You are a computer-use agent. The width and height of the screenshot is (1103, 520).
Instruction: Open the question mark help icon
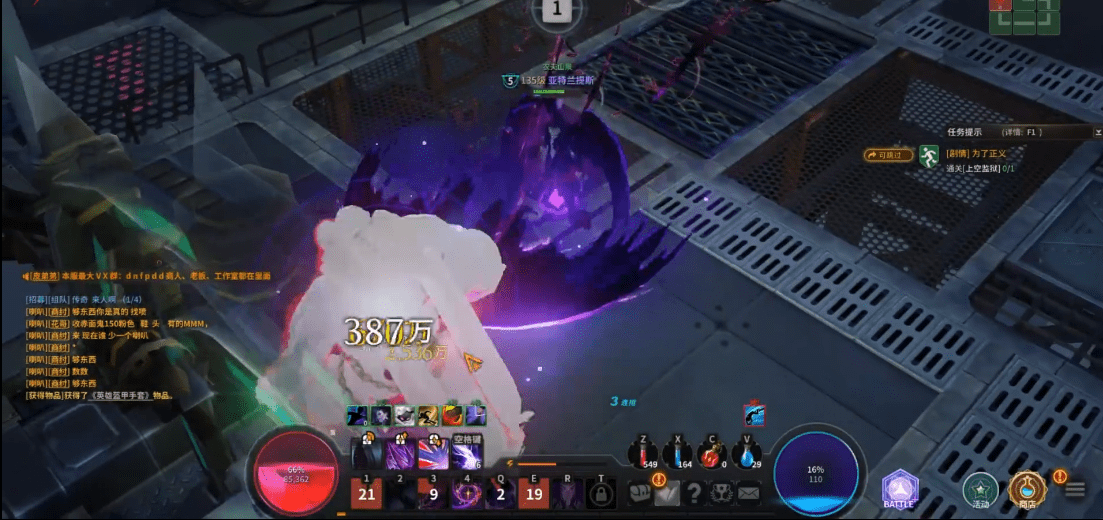[x=695, y=492]
